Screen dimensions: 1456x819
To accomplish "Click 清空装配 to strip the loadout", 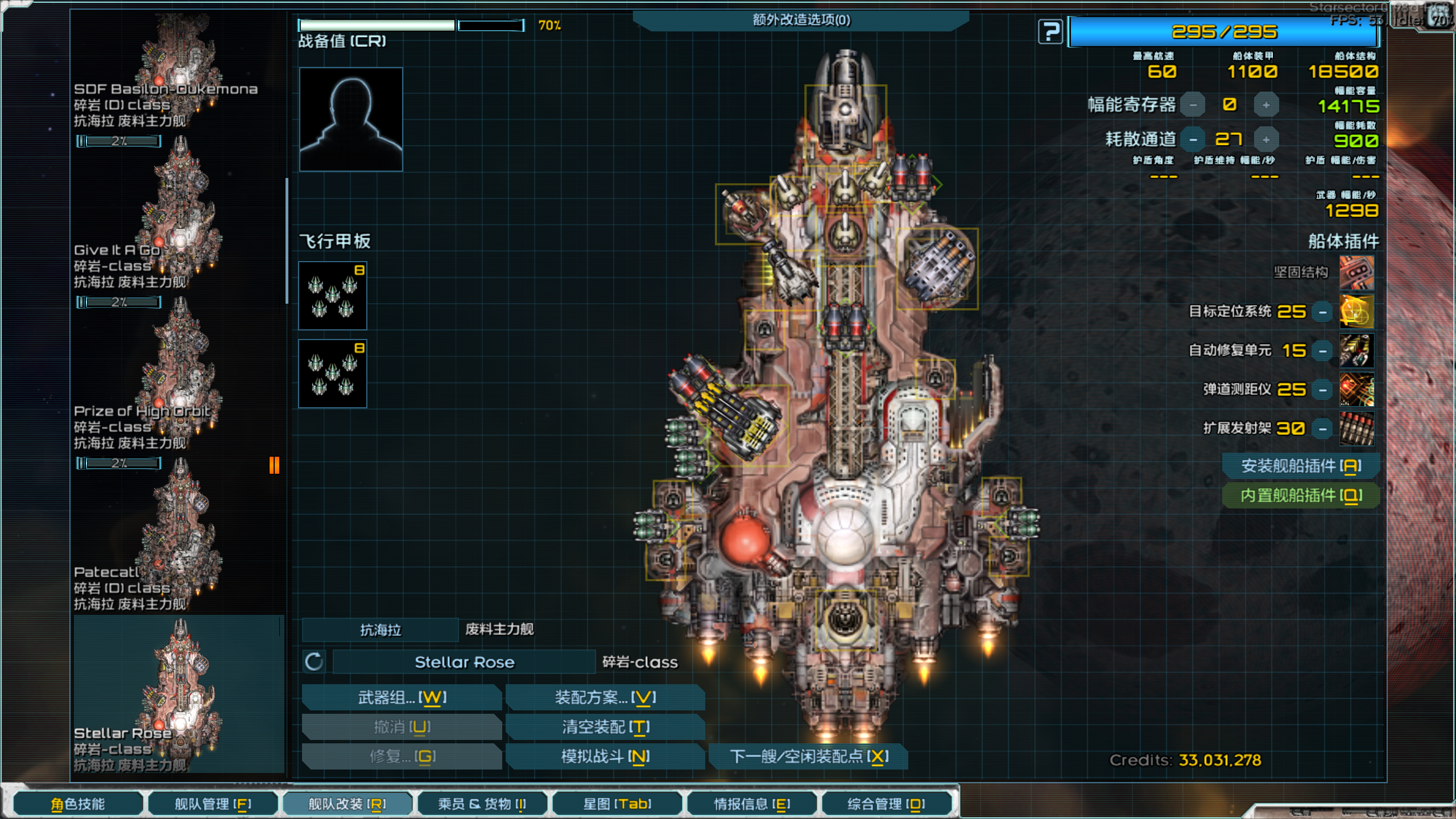I will point(605,727).
